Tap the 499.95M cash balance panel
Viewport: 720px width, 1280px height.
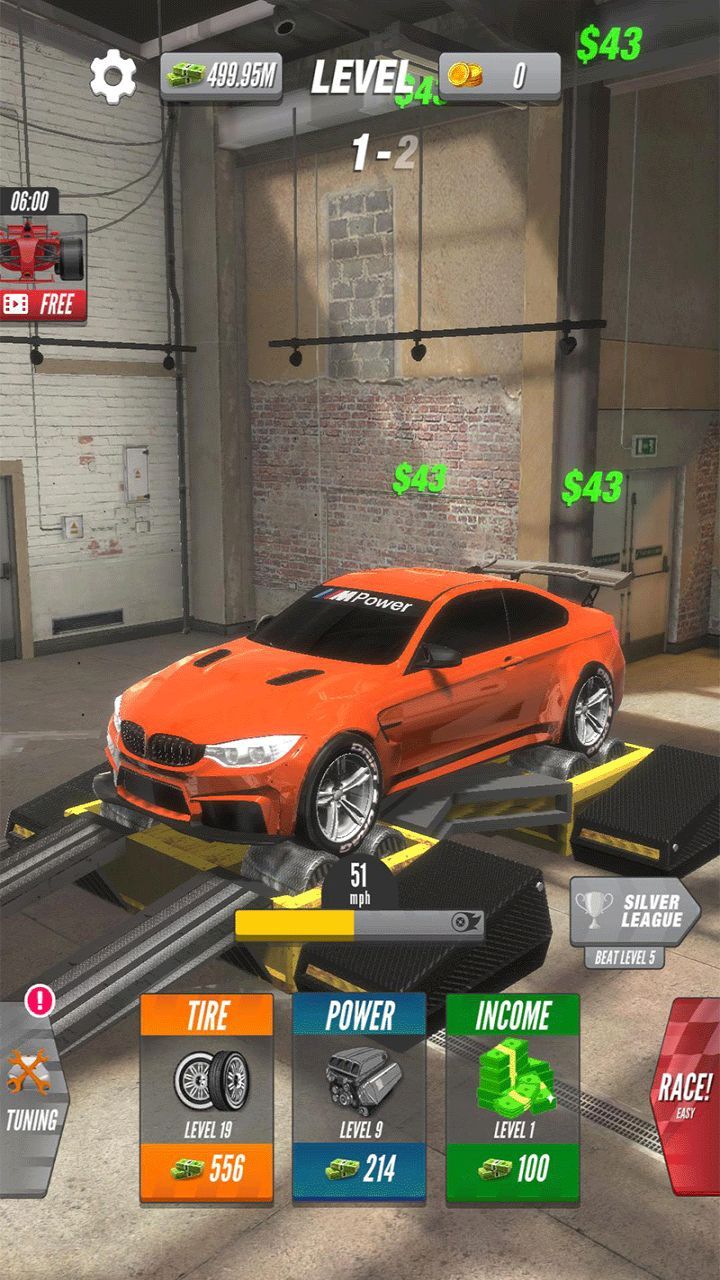click(x=221, y=76)
